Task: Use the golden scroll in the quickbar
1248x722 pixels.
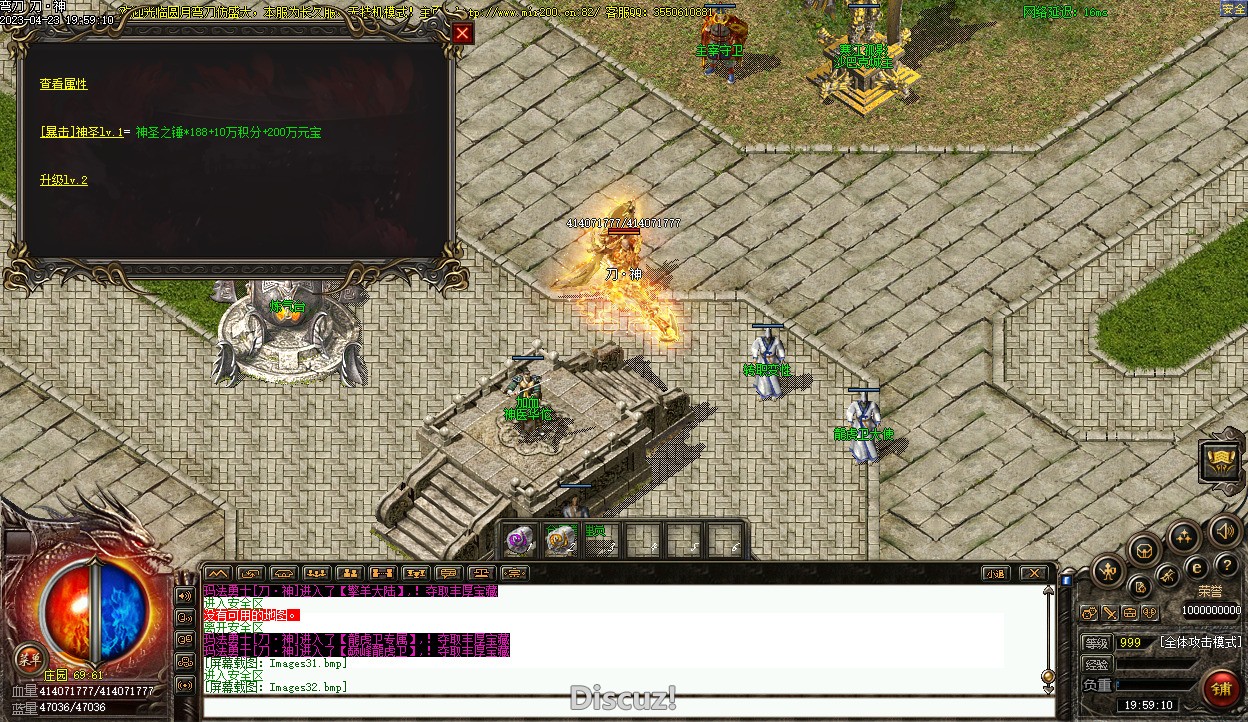Action: click(x=559, y=541)
